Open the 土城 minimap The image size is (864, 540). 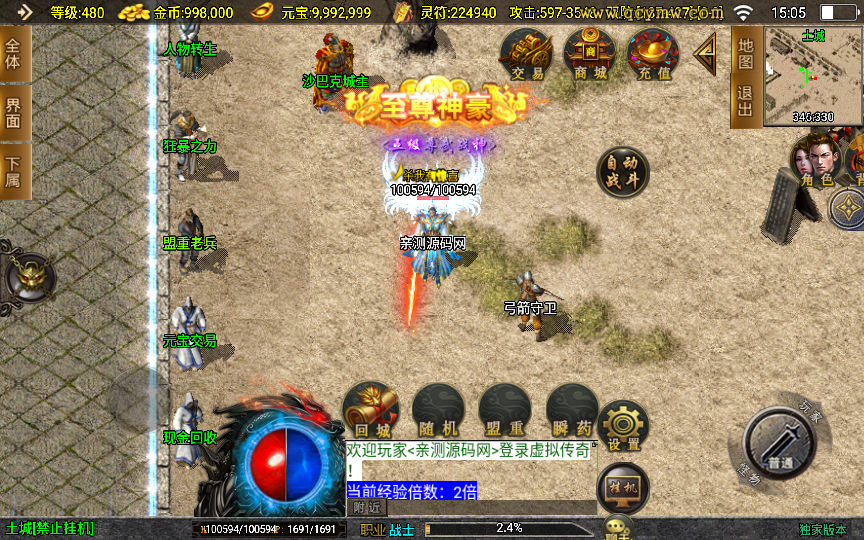(813, 76)
